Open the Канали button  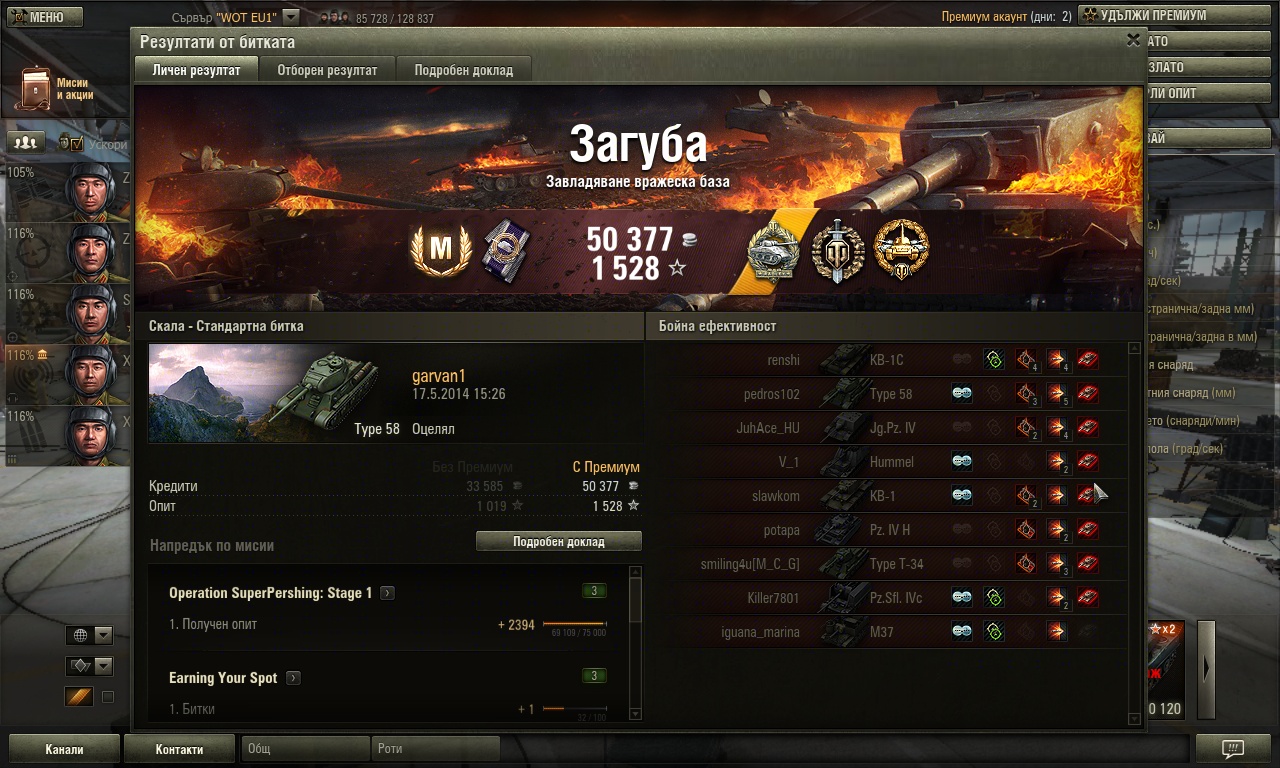tap(64, 749)
